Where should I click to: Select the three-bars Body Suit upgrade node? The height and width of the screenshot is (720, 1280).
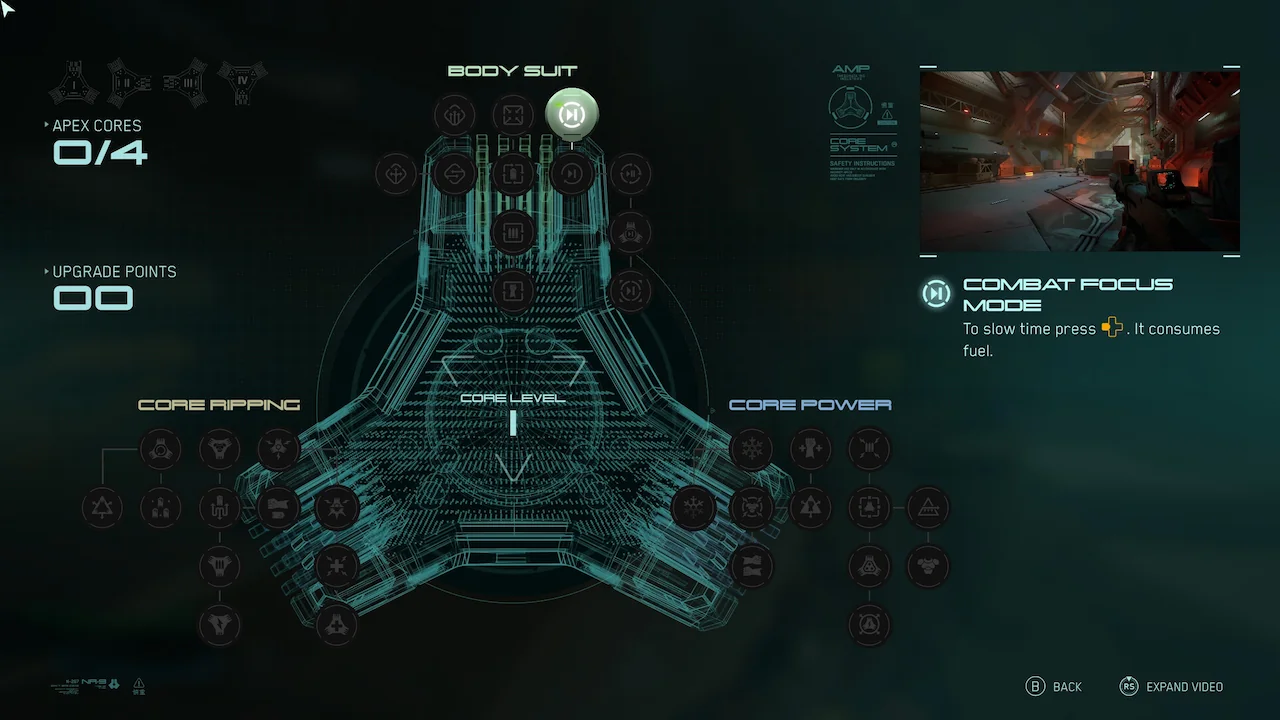click(x=513, y=232)
